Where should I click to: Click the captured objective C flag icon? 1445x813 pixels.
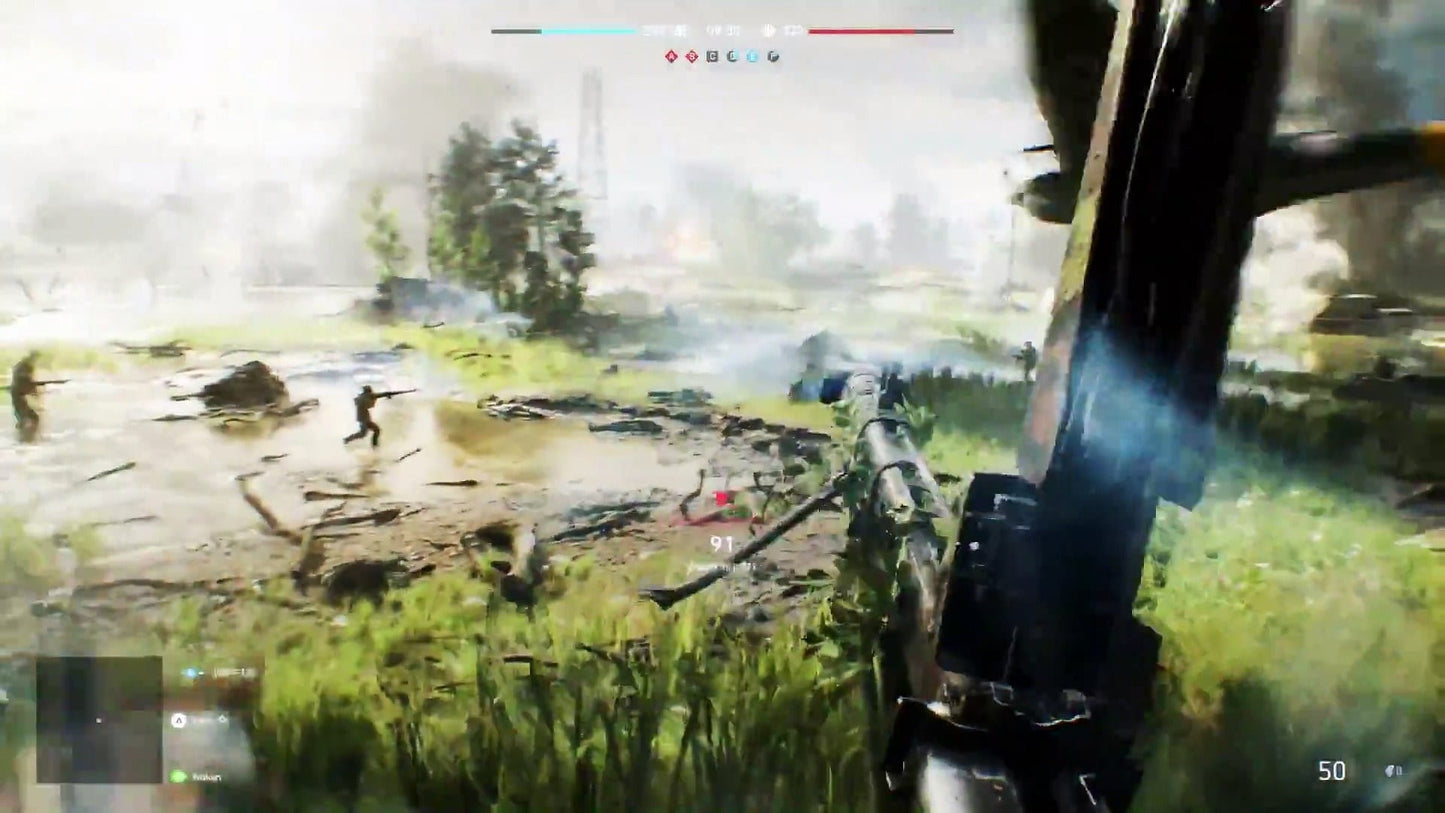(712, 56)
